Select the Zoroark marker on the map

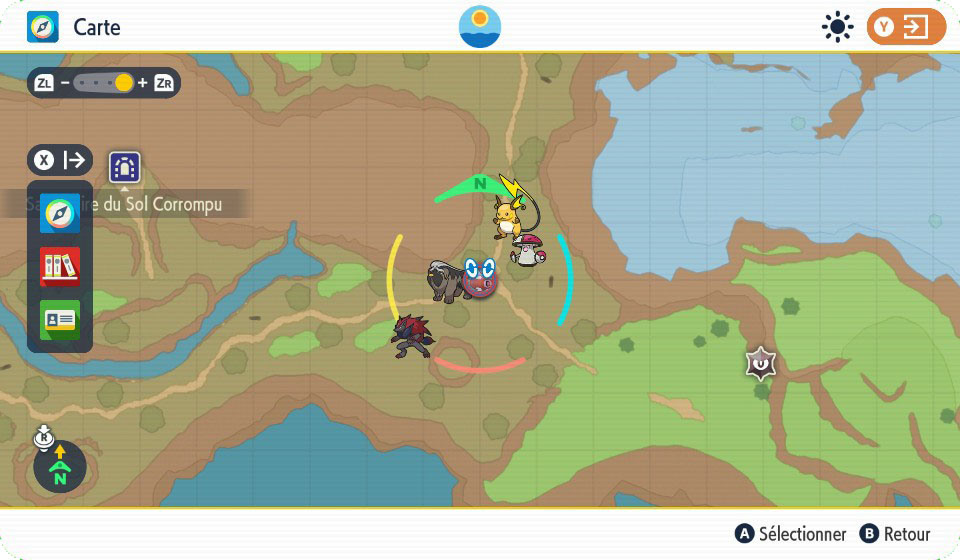click(413, 336)
